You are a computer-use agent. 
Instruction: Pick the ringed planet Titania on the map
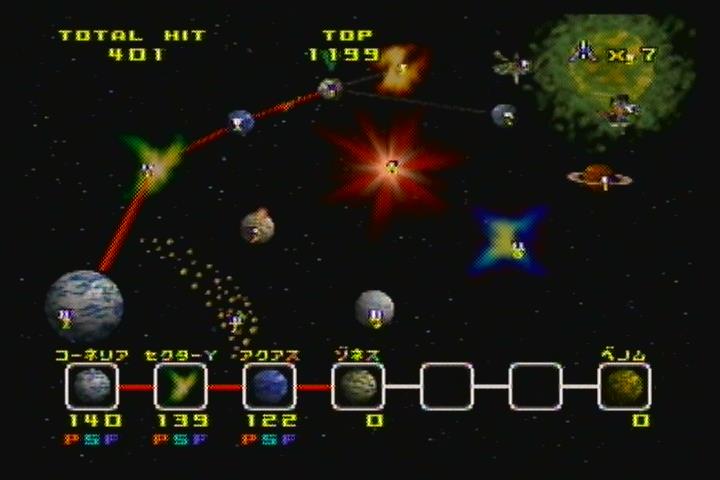(599, 178)
